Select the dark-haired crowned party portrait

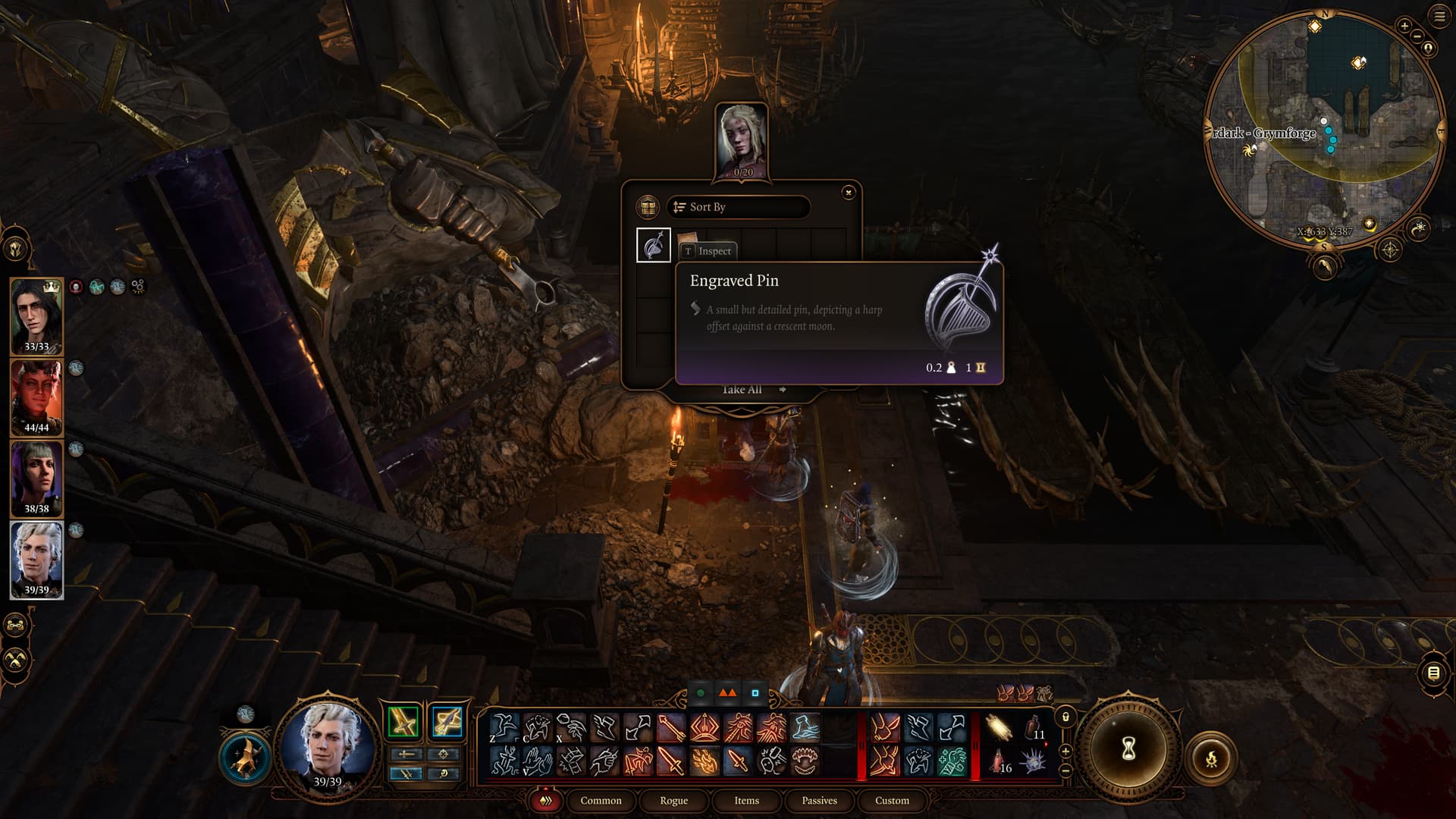[x=36, y=315]
